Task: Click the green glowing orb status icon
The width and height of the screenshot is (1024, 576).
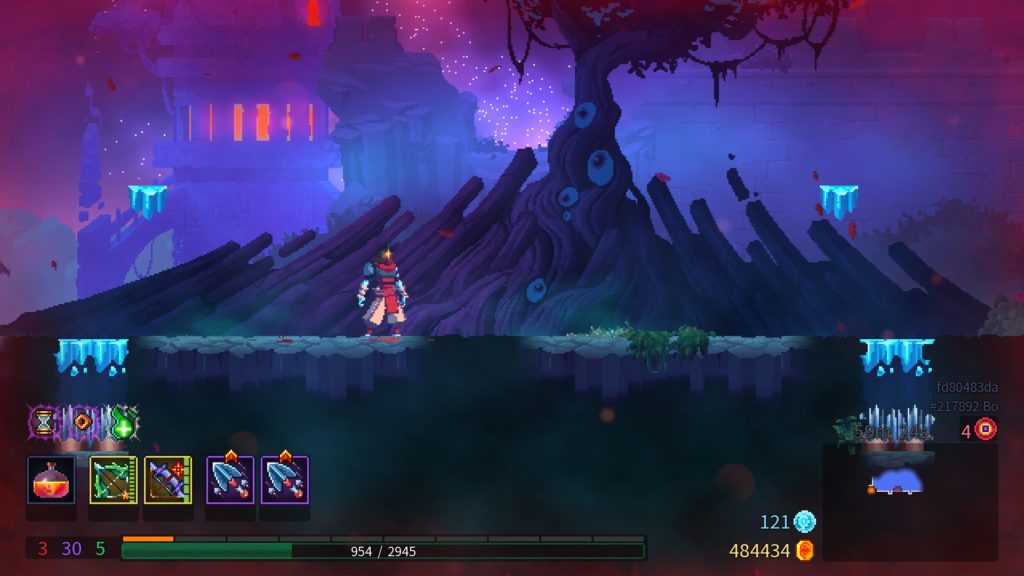Action: (123, 422)
